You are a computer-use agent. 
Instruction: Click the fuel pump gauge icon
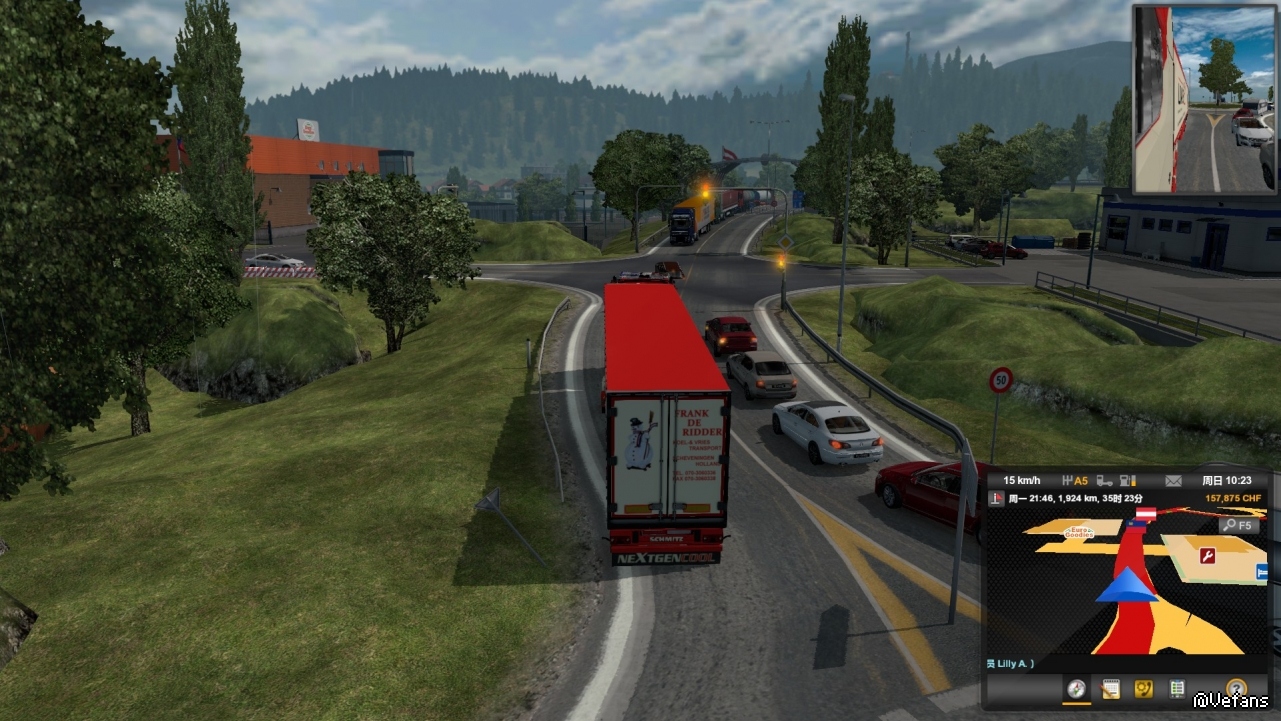point(1130,480)
